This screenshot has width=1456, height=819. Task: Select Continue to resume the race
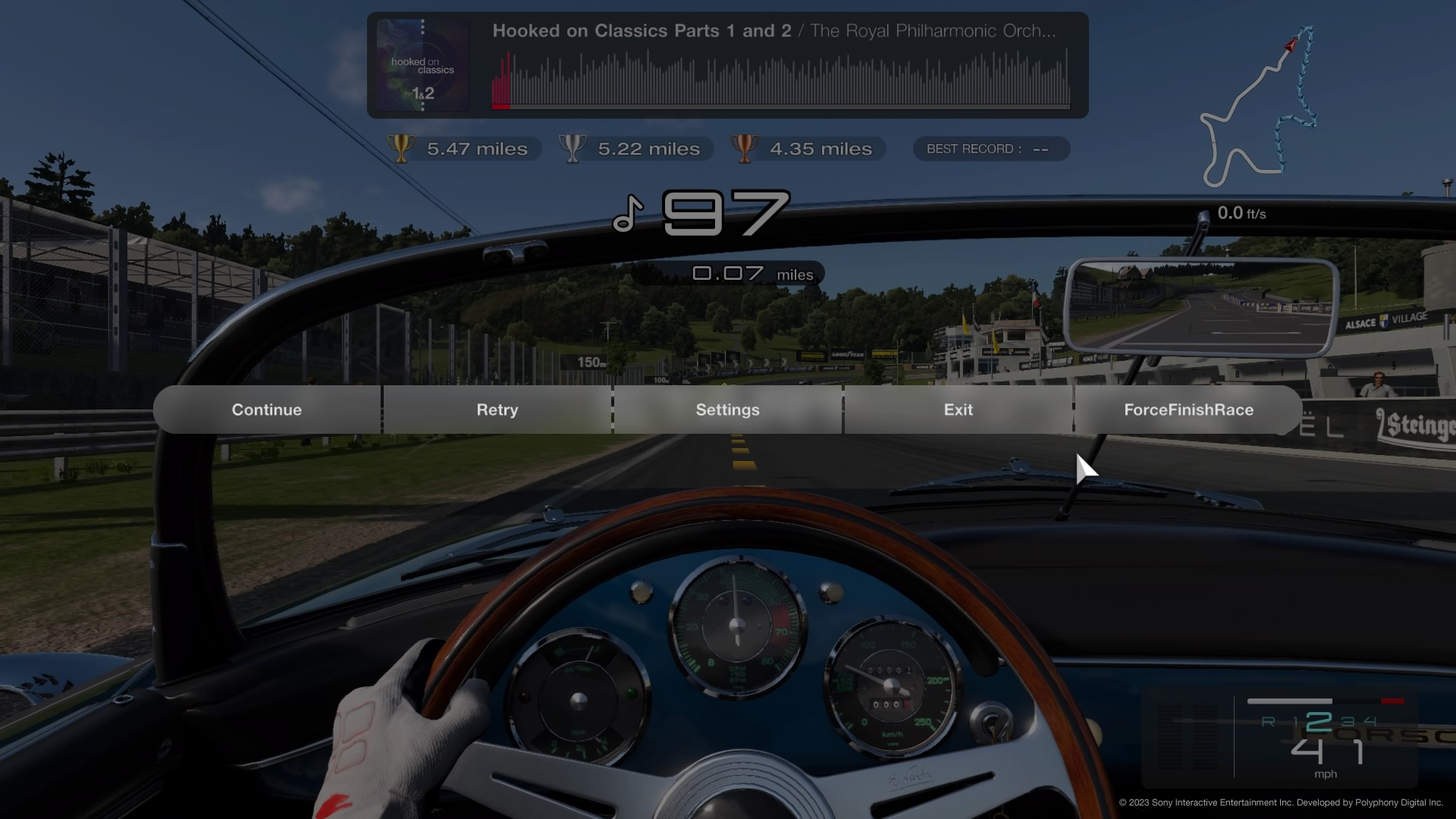[267, 409]
